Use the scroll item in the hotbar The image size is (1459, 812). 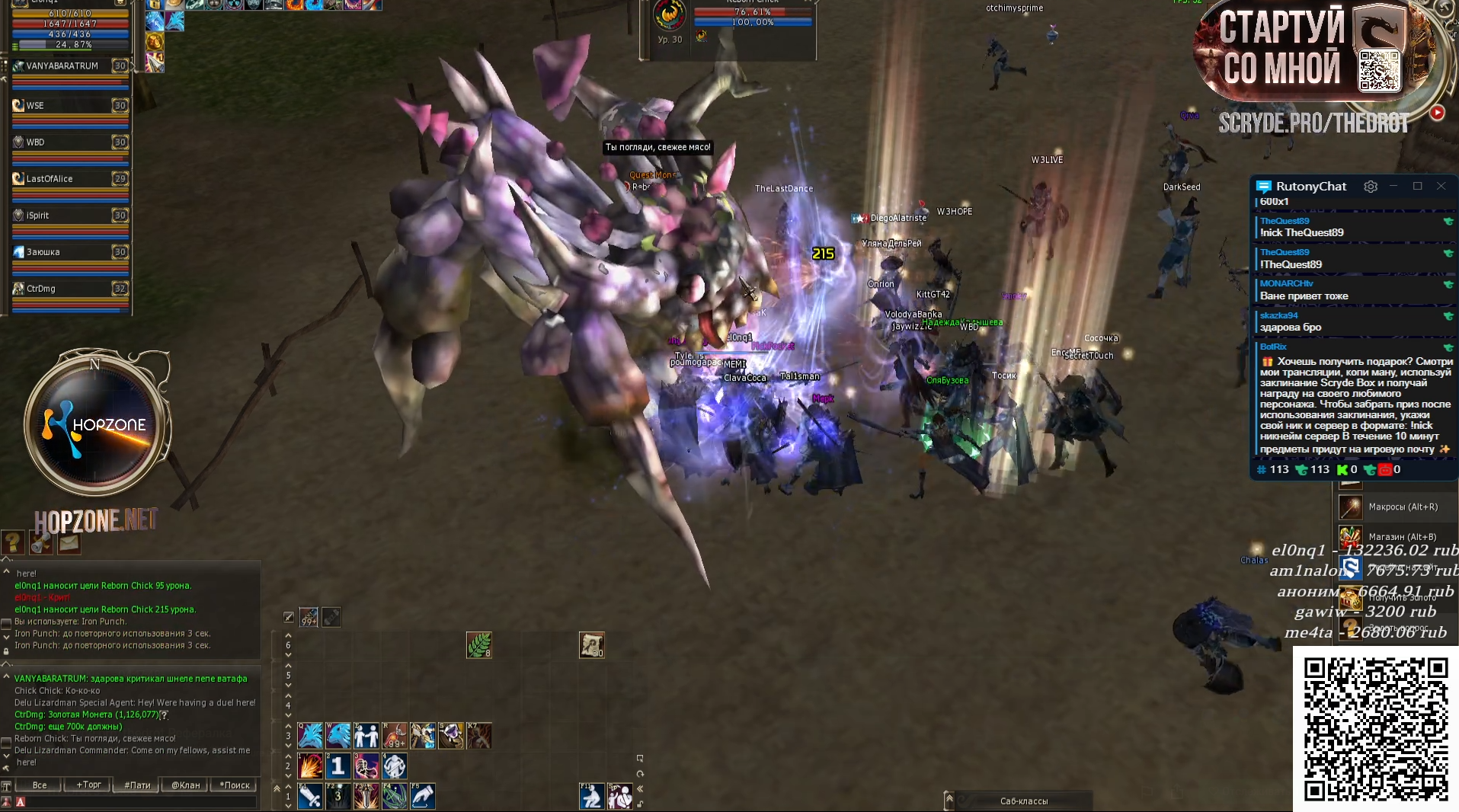point(592,645)
